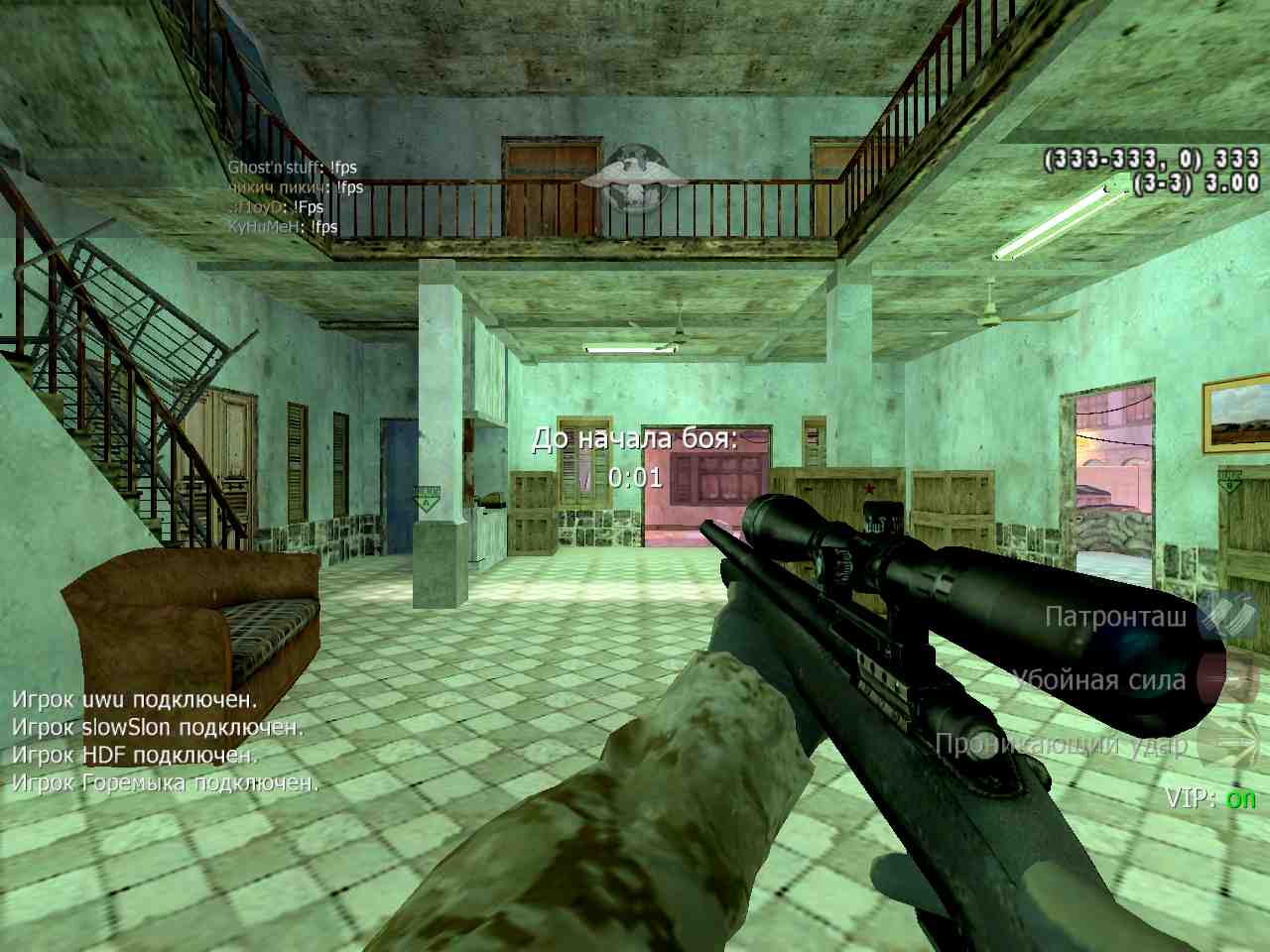Click Ghost'n'stuff's chat message
Screen dimensions: 1270x952
[x=292, y=167]
